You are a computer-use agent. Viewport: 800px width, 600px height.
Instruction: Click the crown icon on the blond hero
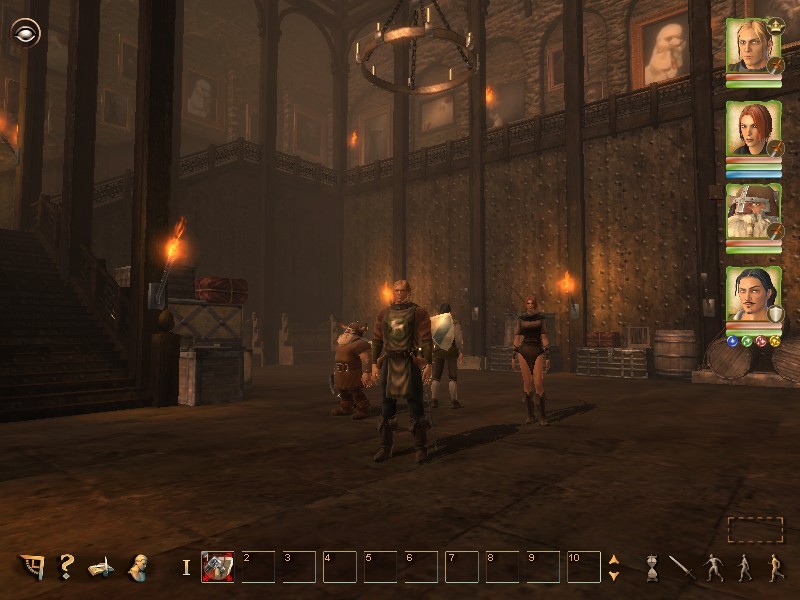pyautogui.click(x=775, y=24)
